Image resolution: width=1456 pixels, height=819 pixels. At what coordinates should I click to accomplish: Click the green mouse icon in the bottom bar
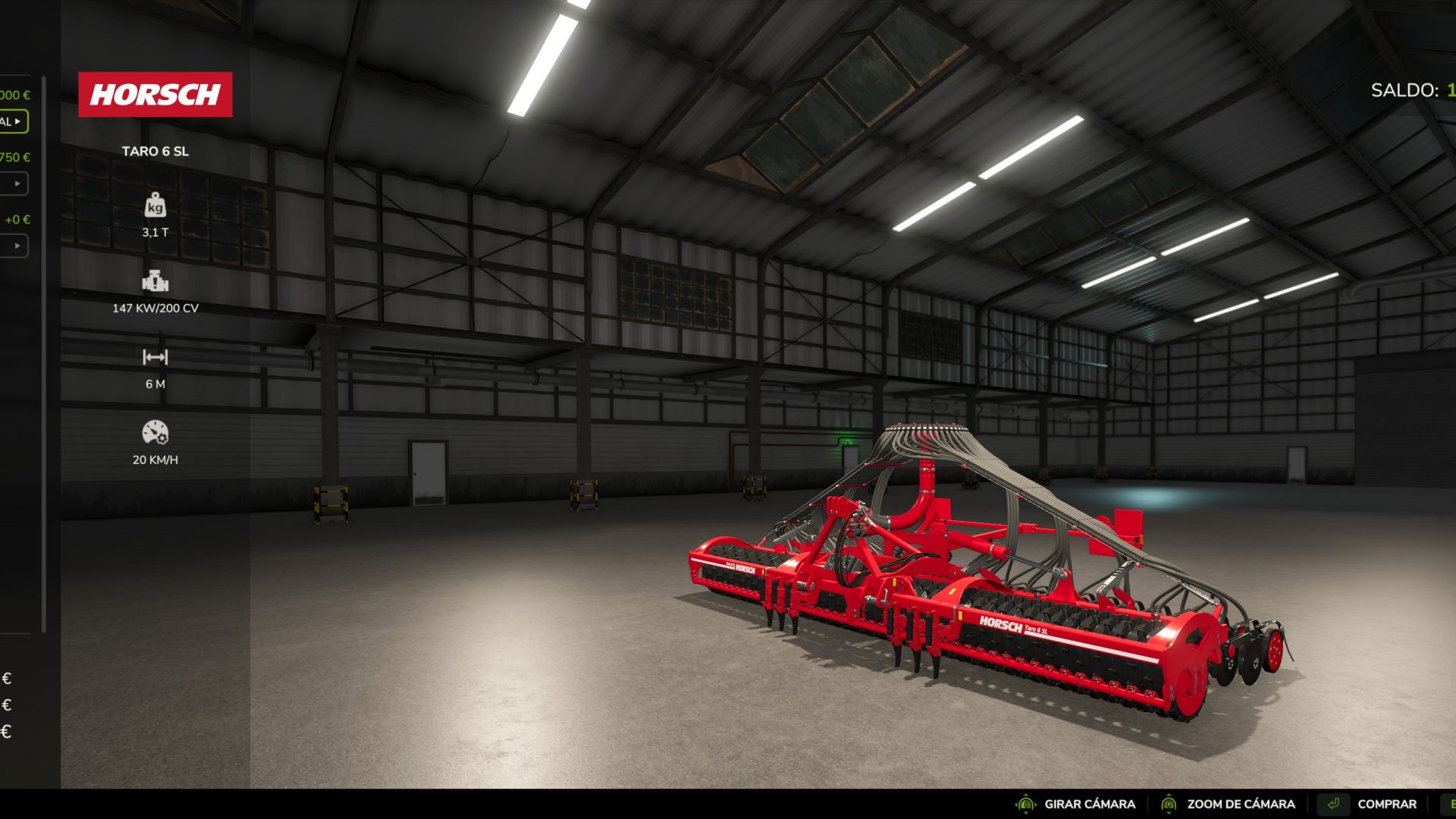click(1026, 805)
